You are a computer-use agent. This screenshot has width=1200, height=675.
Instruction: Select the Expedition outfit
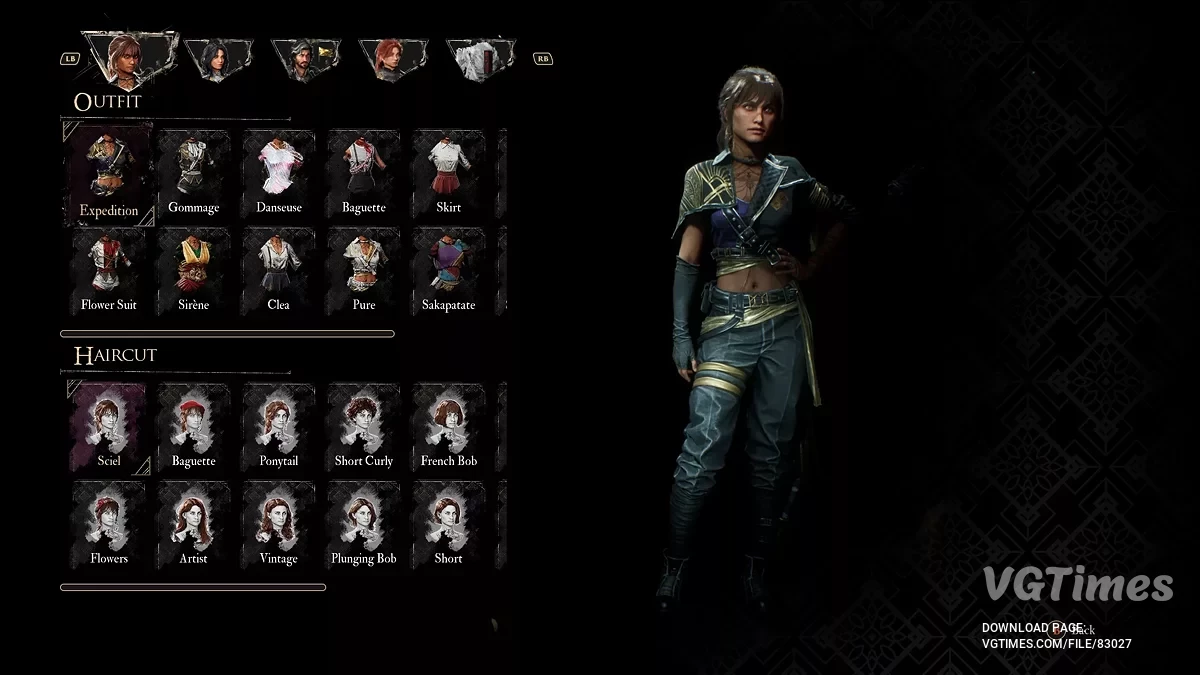[x=109, y=174]
